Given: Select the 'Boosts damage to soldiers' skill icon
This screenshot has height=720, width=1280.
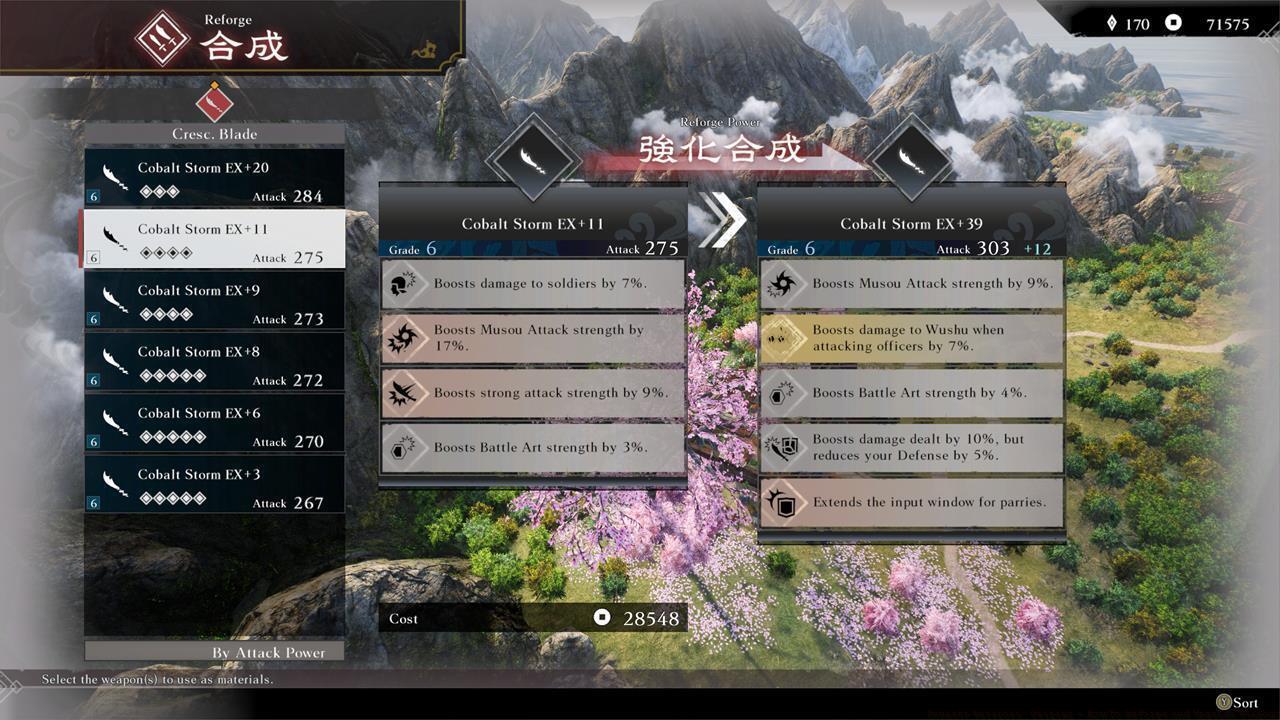Looking at the screenshot, I should tap(404, 284).
